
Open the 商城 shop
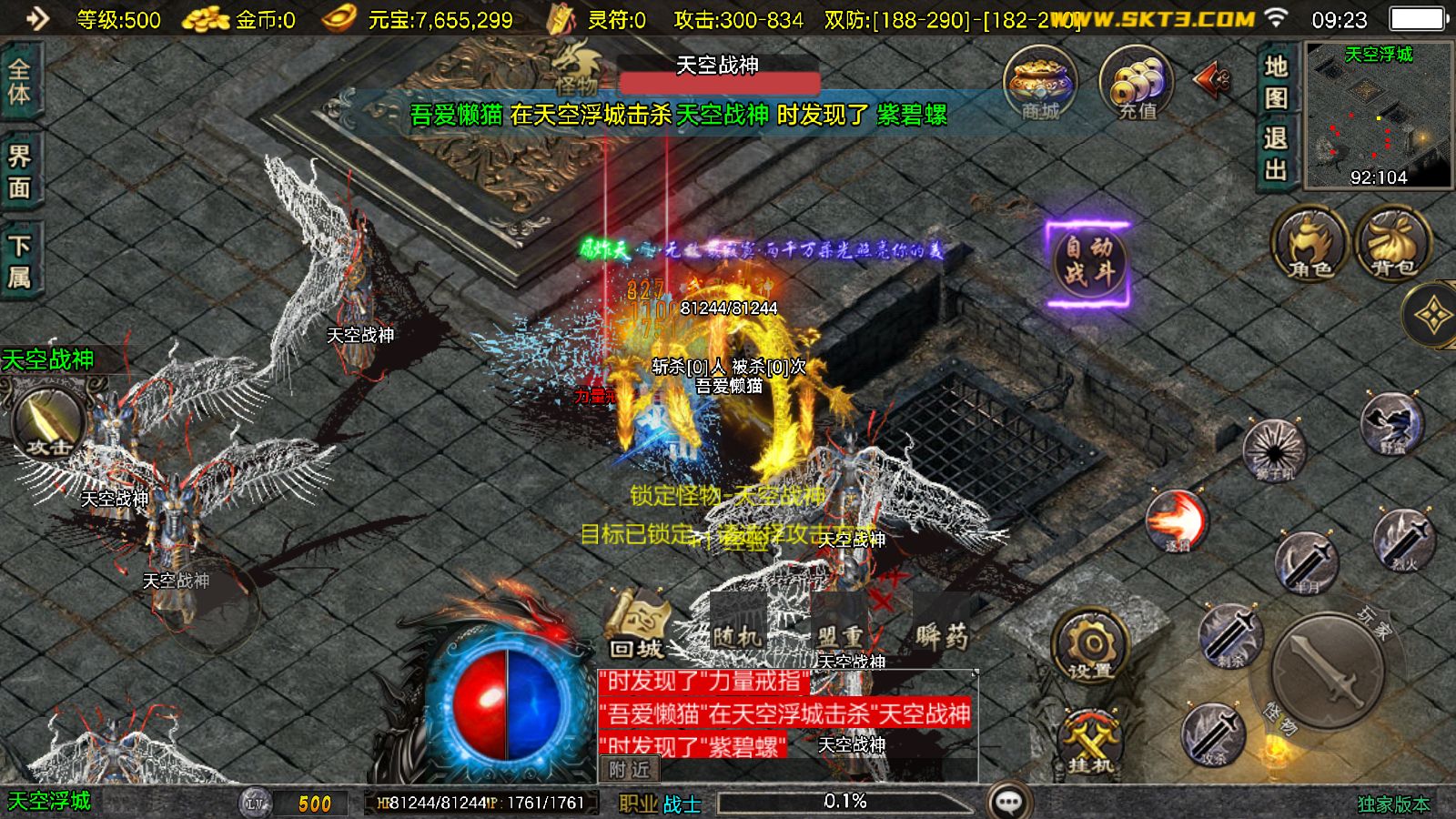tap(1039, 84)
